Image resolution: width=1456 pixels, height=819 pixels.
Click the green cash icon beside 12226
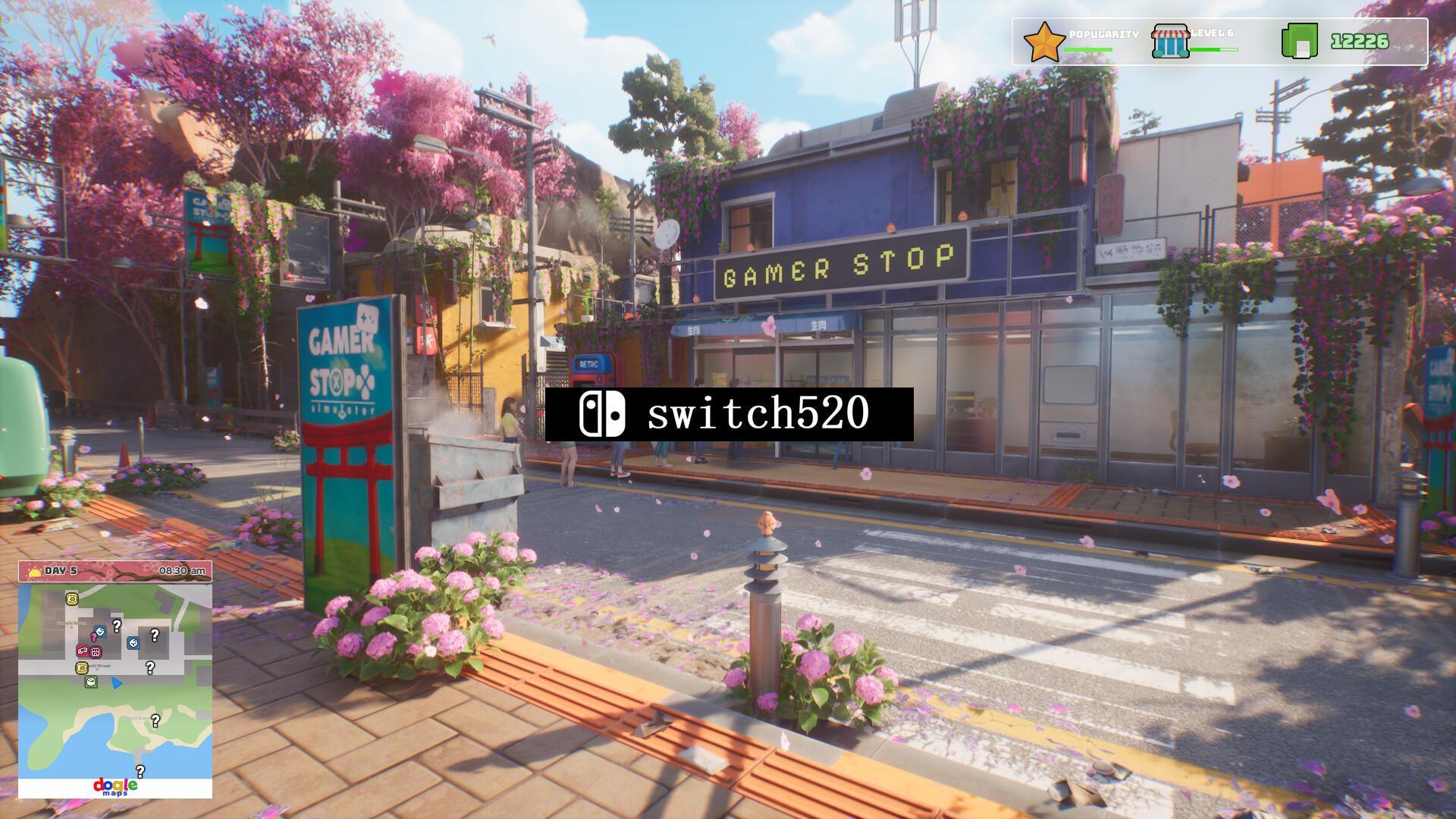(1300, 42)
